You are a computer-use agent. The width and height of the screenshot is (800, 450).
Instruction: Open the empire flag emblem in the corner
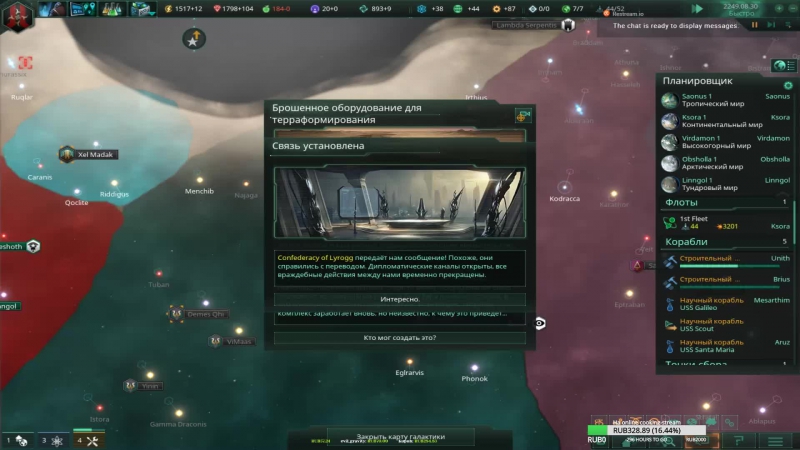[x=17, y=11]
